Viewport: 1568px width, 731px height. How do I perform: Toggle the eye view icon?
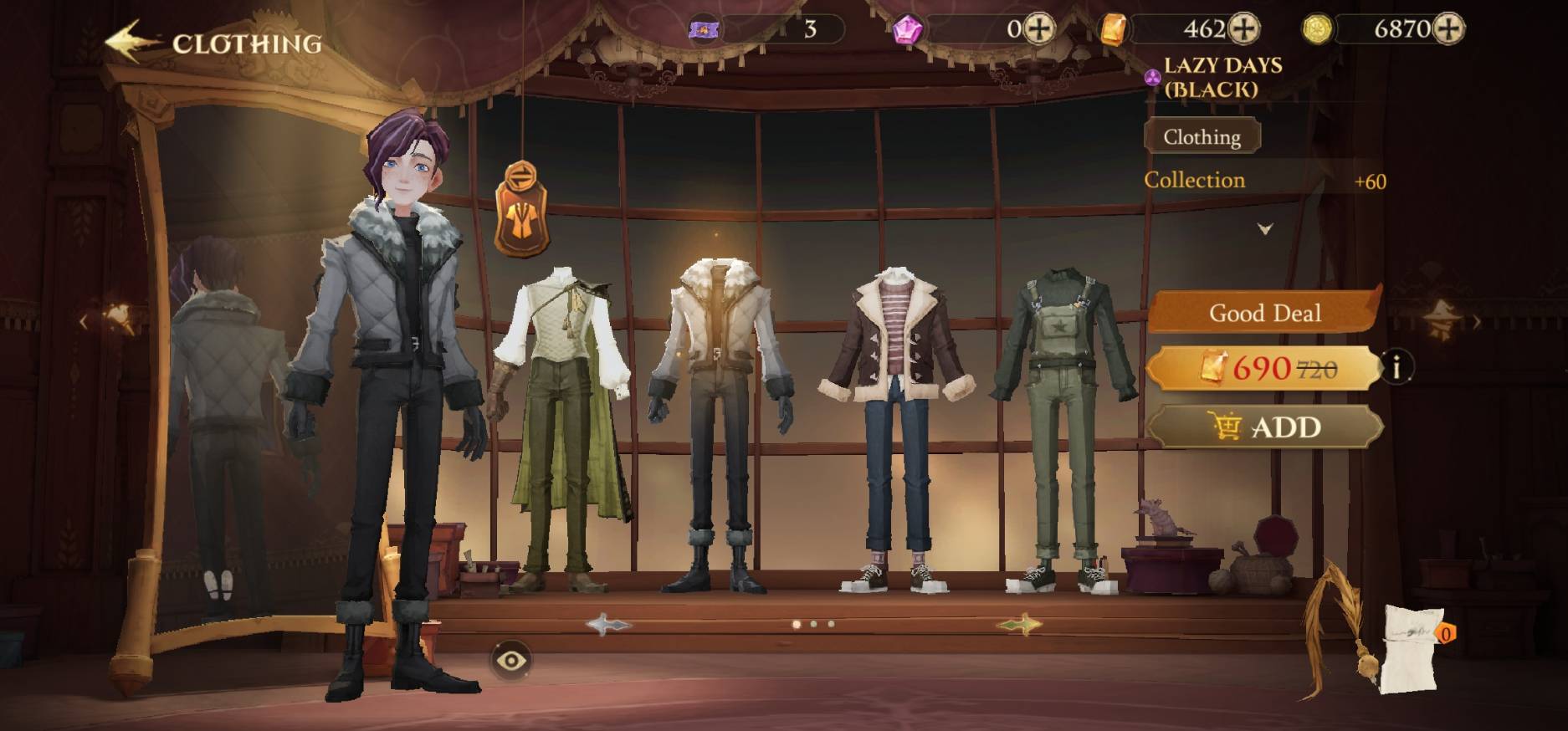[x=510, y=661]
